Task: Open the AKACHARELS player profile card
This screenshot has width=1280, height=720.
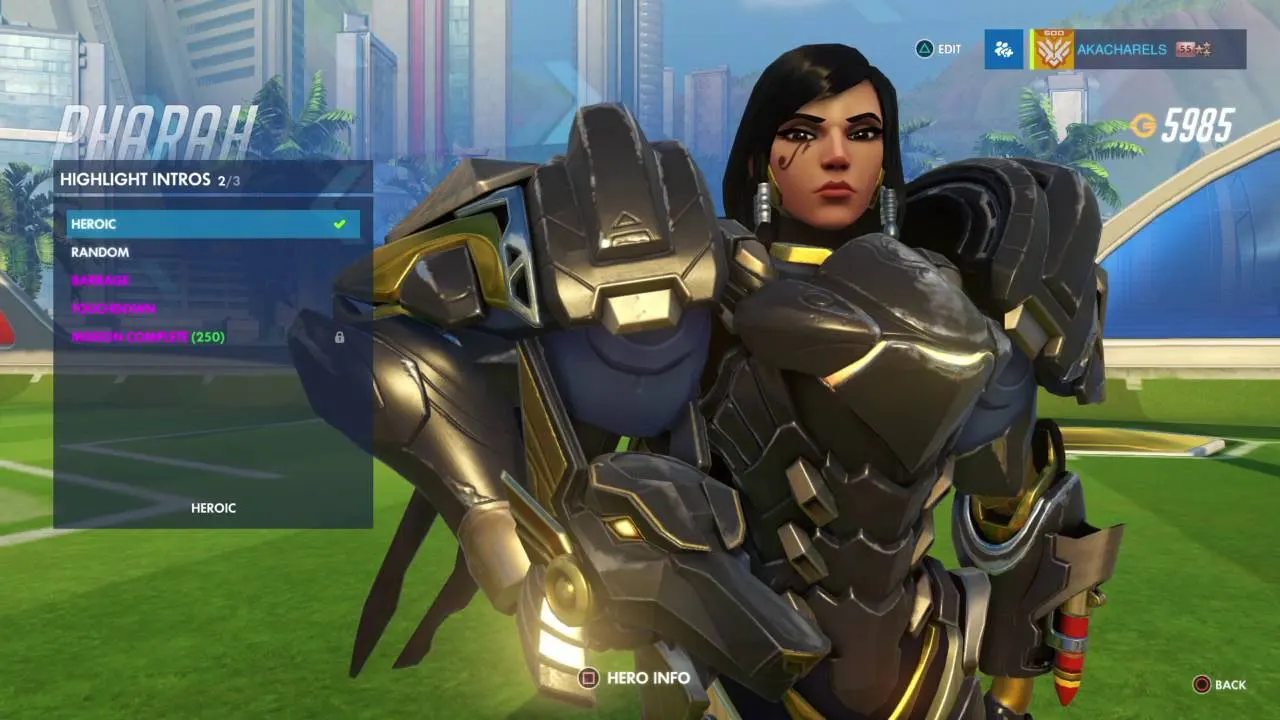Action: (x=1135, y=49)
